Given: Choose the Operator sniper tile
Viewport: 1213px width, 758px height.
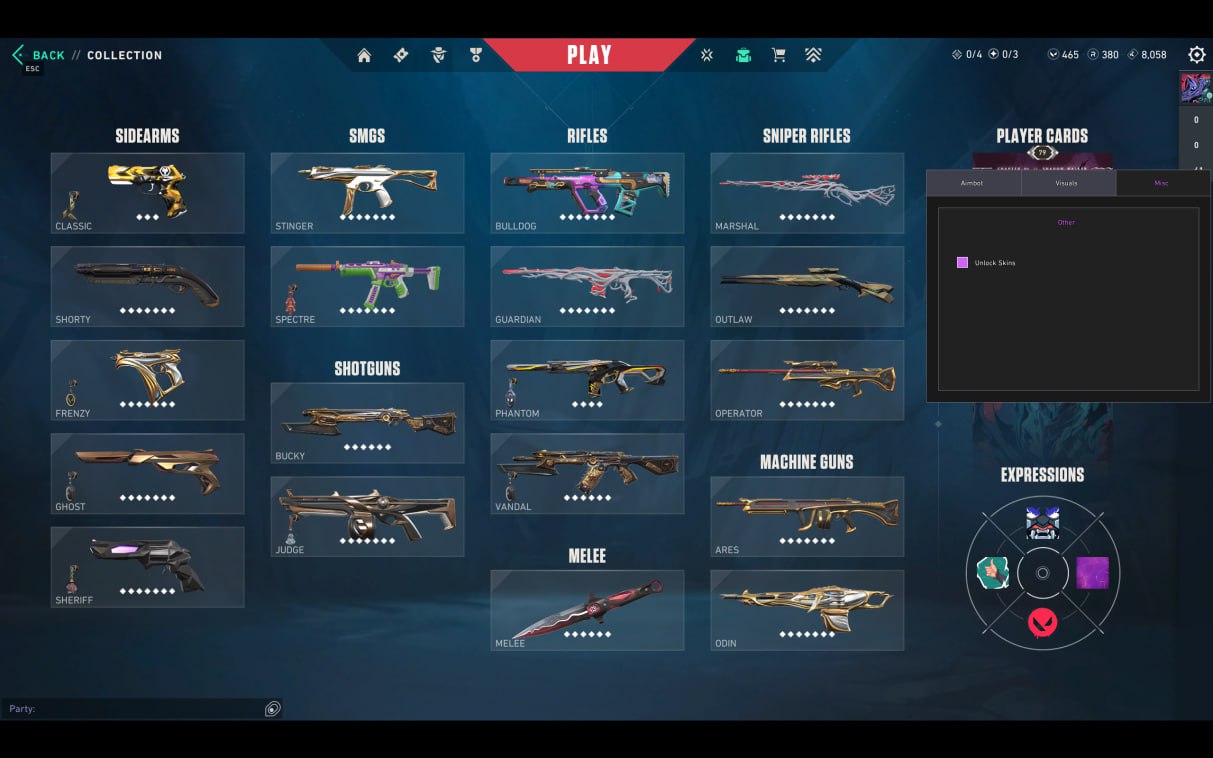Looking at the screenshot, I should click(x=807, y=380).
